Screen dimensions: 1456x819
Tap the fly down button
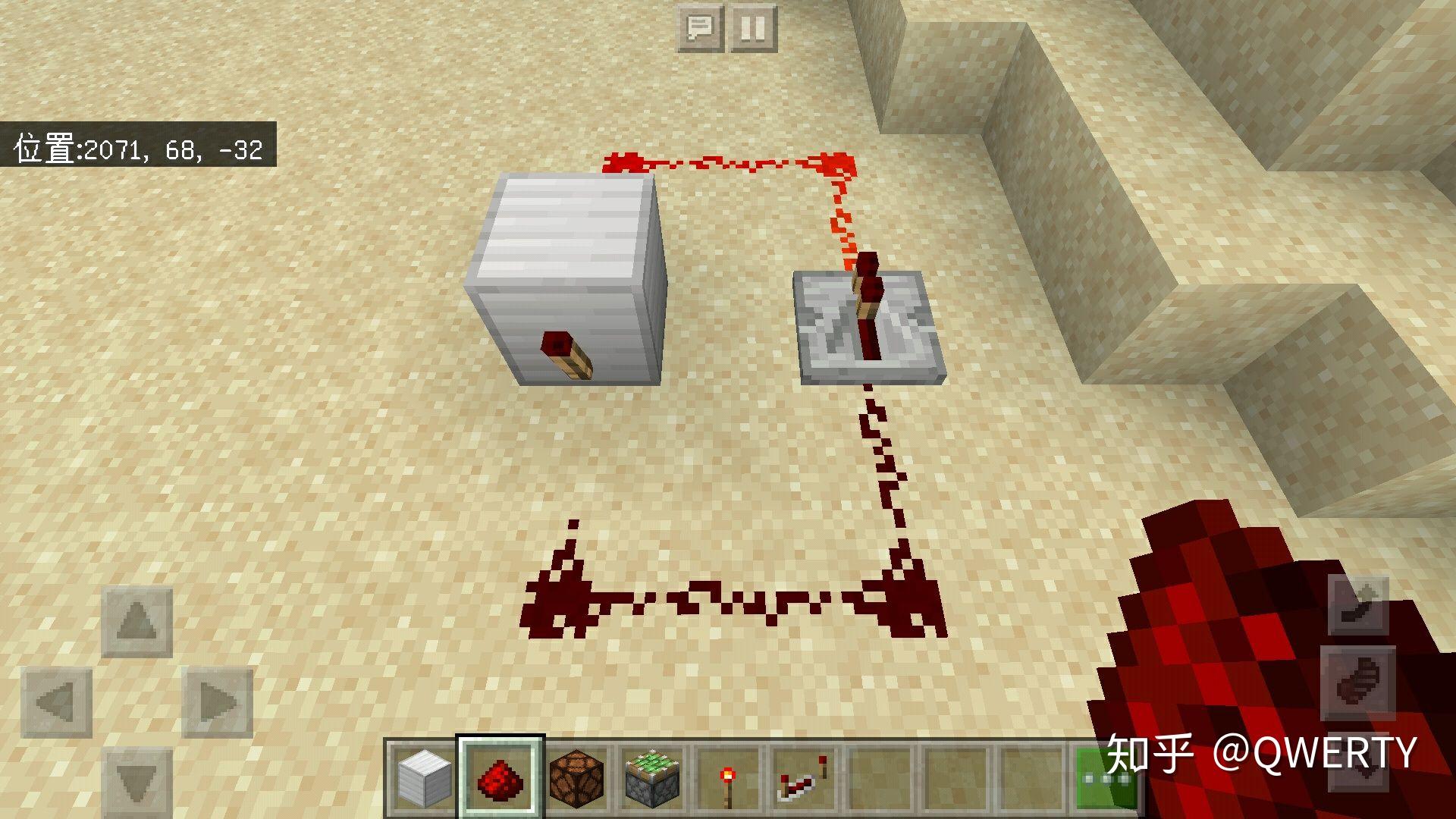1359,766
